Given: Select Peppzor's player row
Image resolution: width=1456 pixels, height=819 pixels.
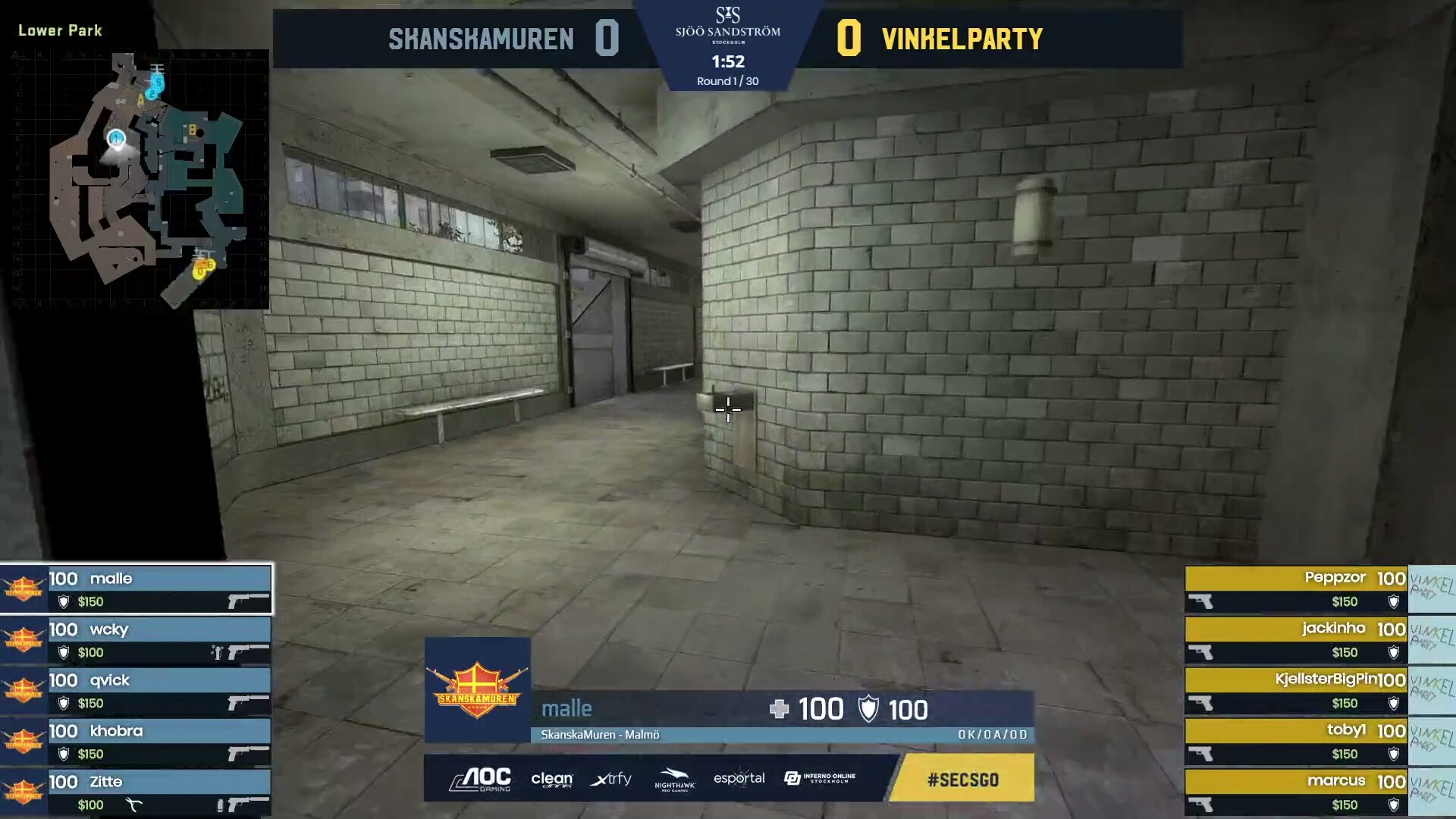Looking at the screenshot, I should click(x=1297, y=589).
